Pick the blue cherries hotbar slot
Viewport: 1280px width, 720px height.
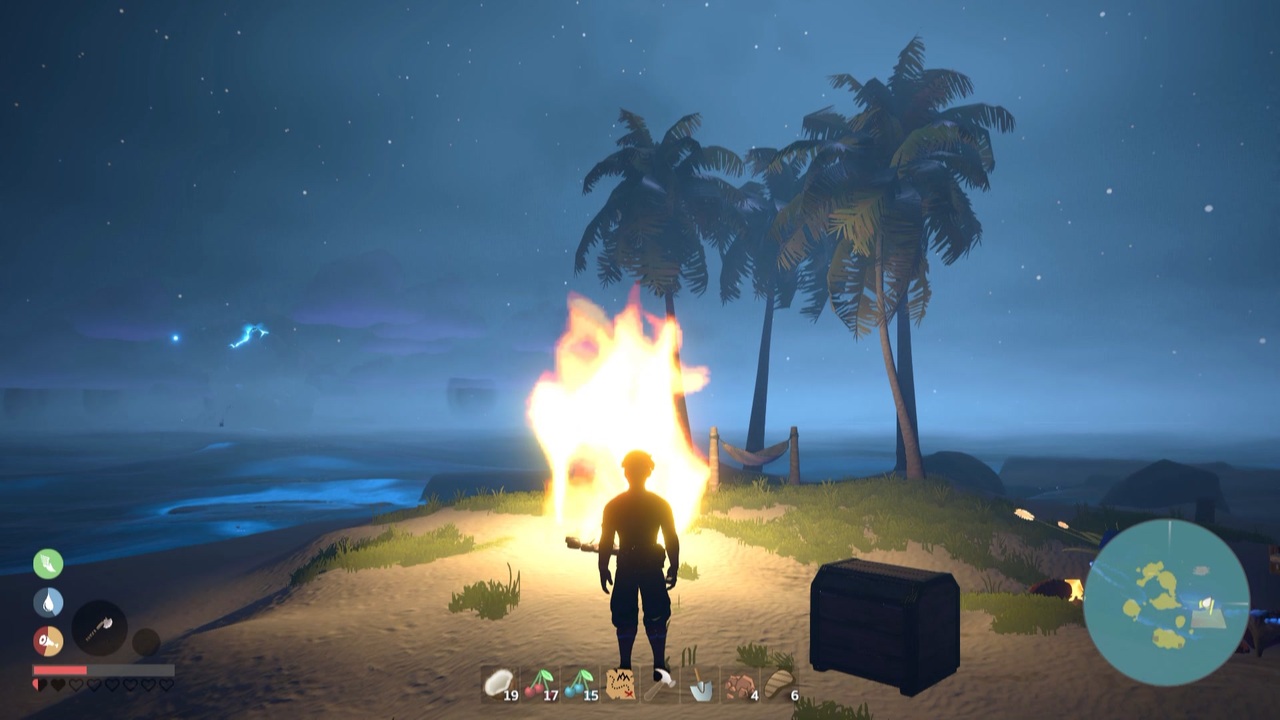click(x=579, y=684)
